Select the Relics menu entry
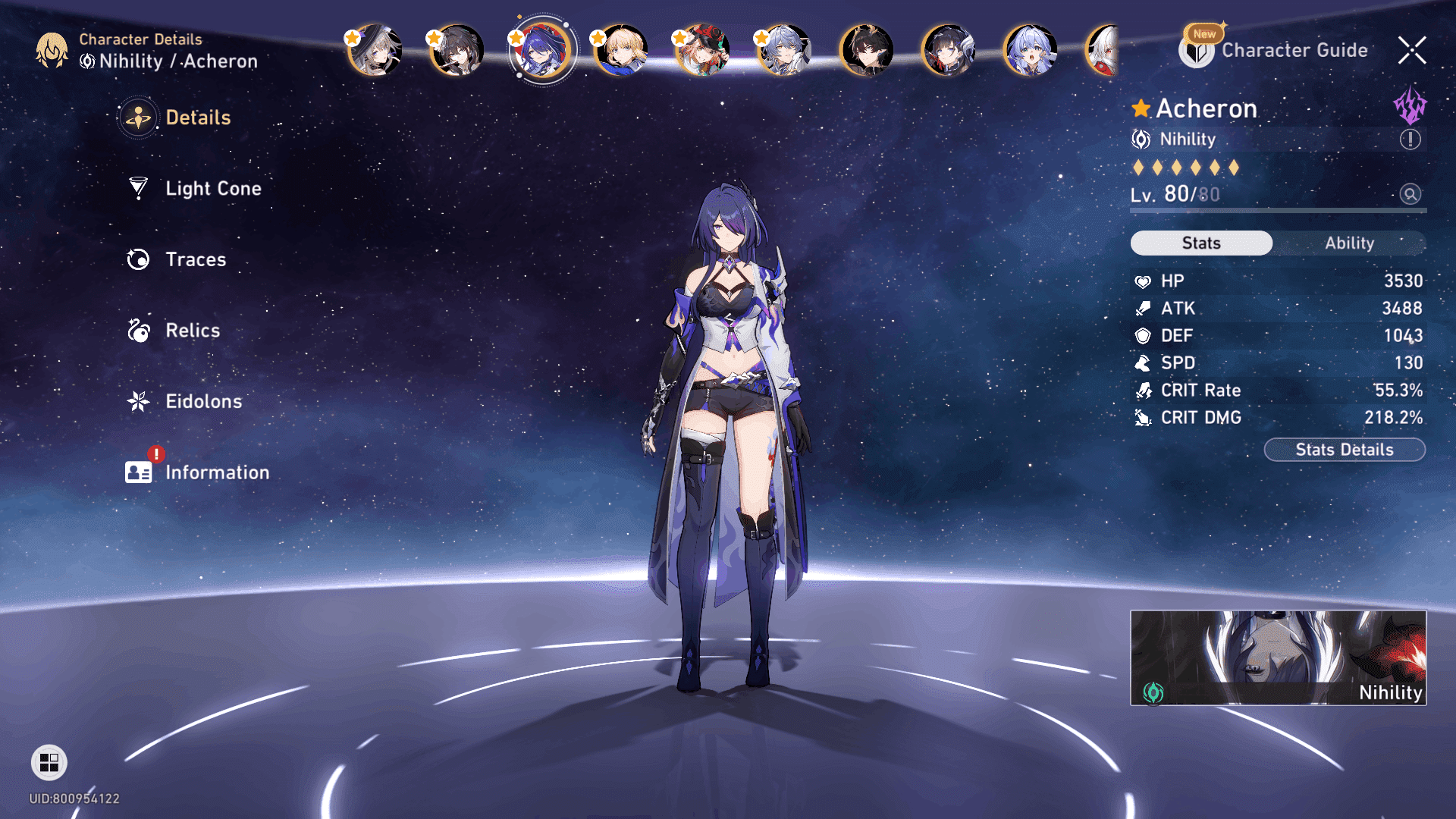This screenshot has width=1456, height=819. [x=192, y=331]
